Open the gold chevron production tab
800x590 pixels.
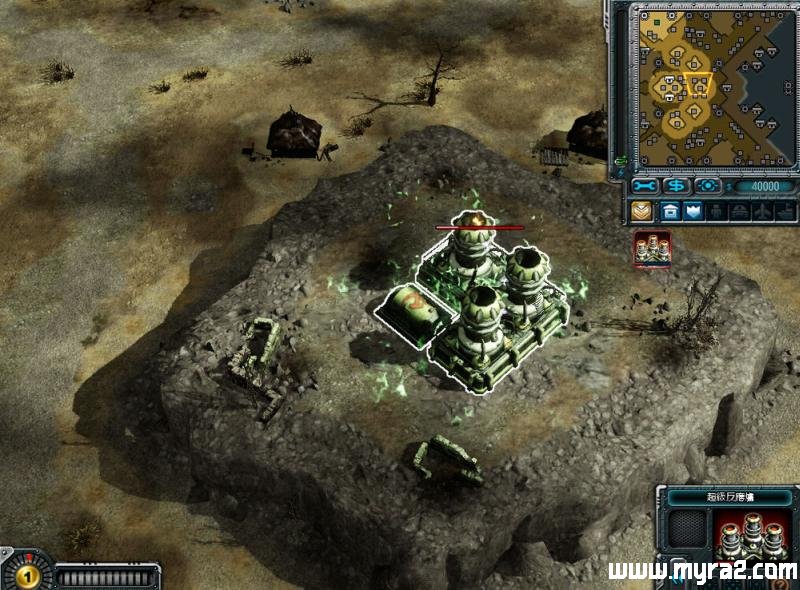(x=642, y=211)
